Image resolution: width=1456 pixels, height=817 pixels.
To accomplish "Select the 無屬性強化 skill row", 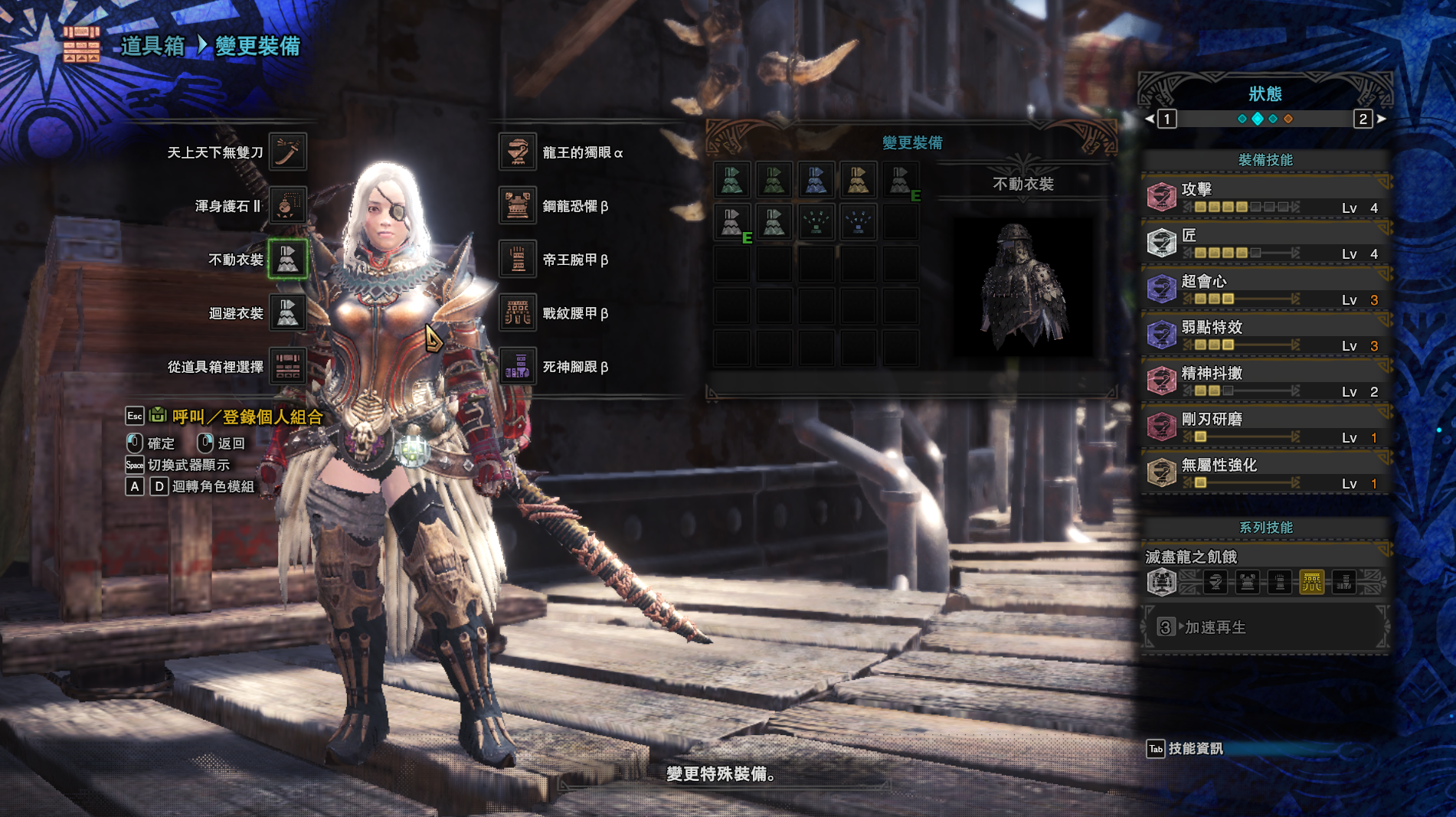I will (x=1265, y=472).
